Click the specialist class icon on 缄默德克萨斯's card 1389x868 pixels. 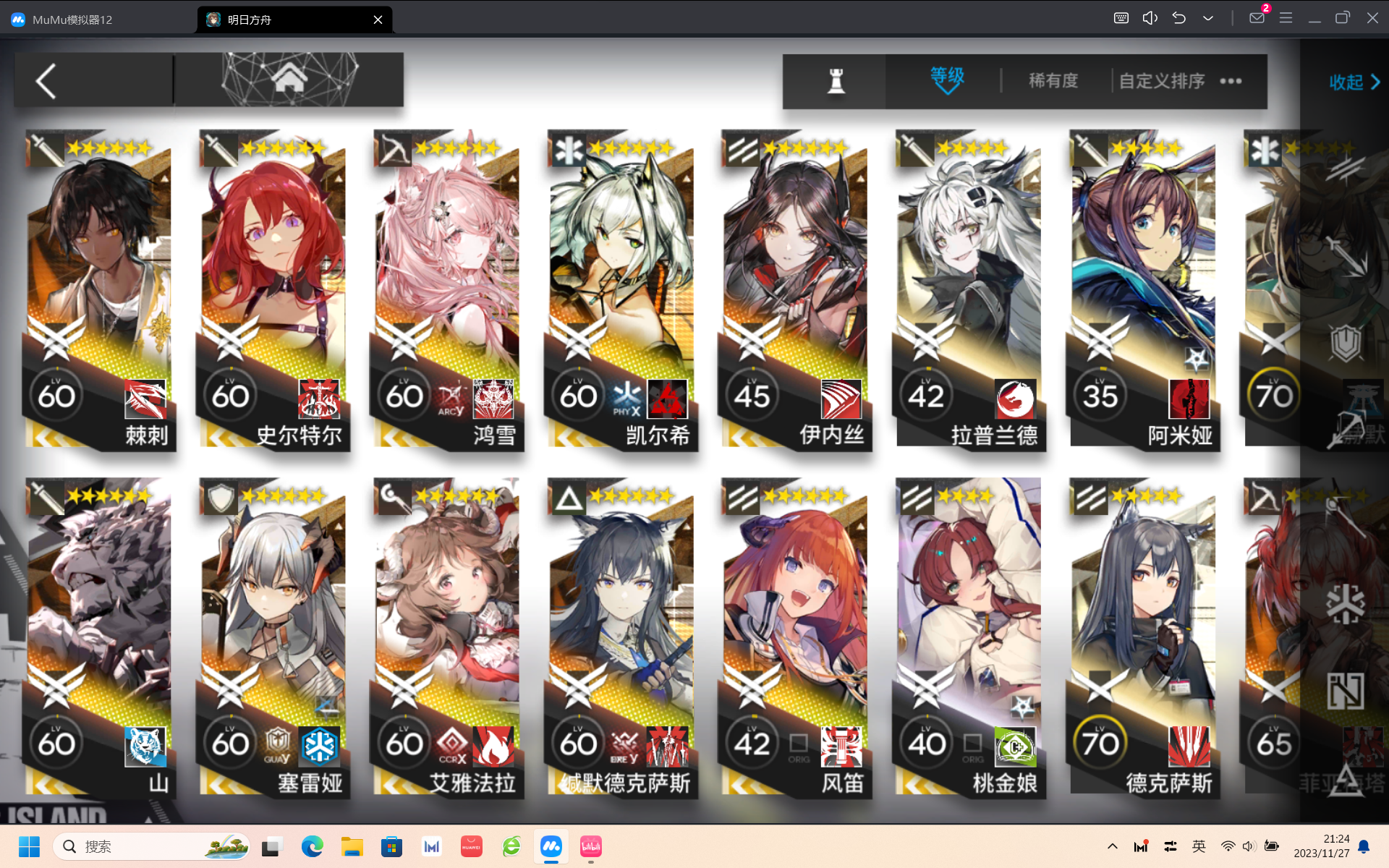tap(568, 497)
